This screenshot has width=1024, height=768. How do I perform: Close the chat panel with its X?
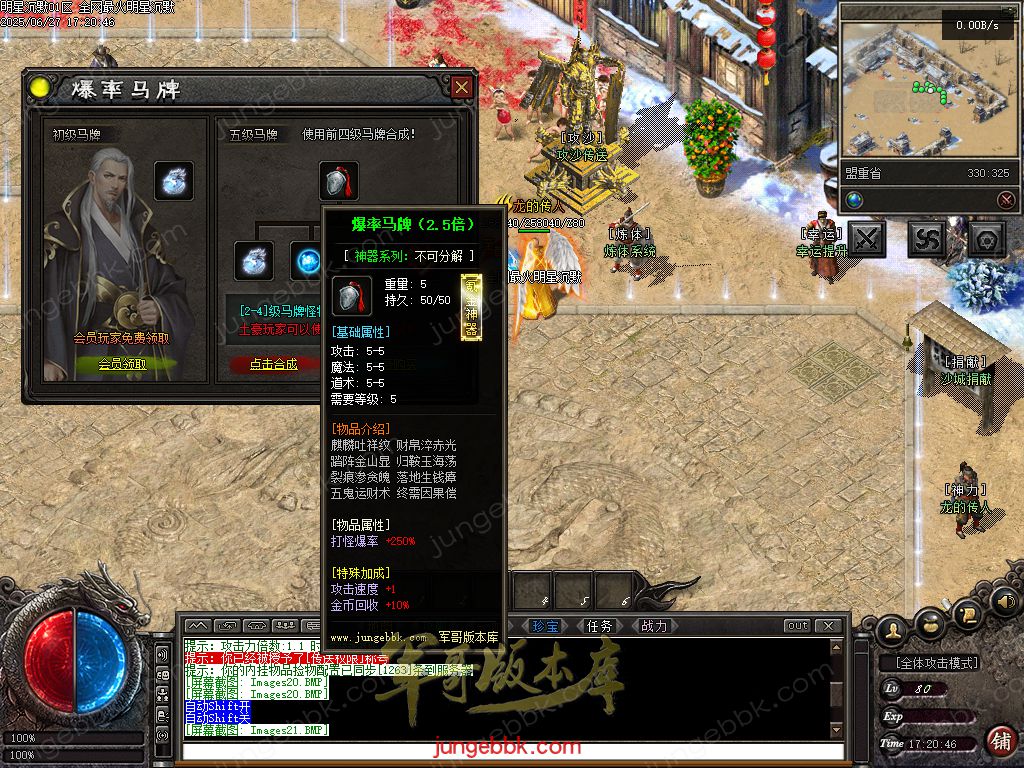click(x=828, y=626)
